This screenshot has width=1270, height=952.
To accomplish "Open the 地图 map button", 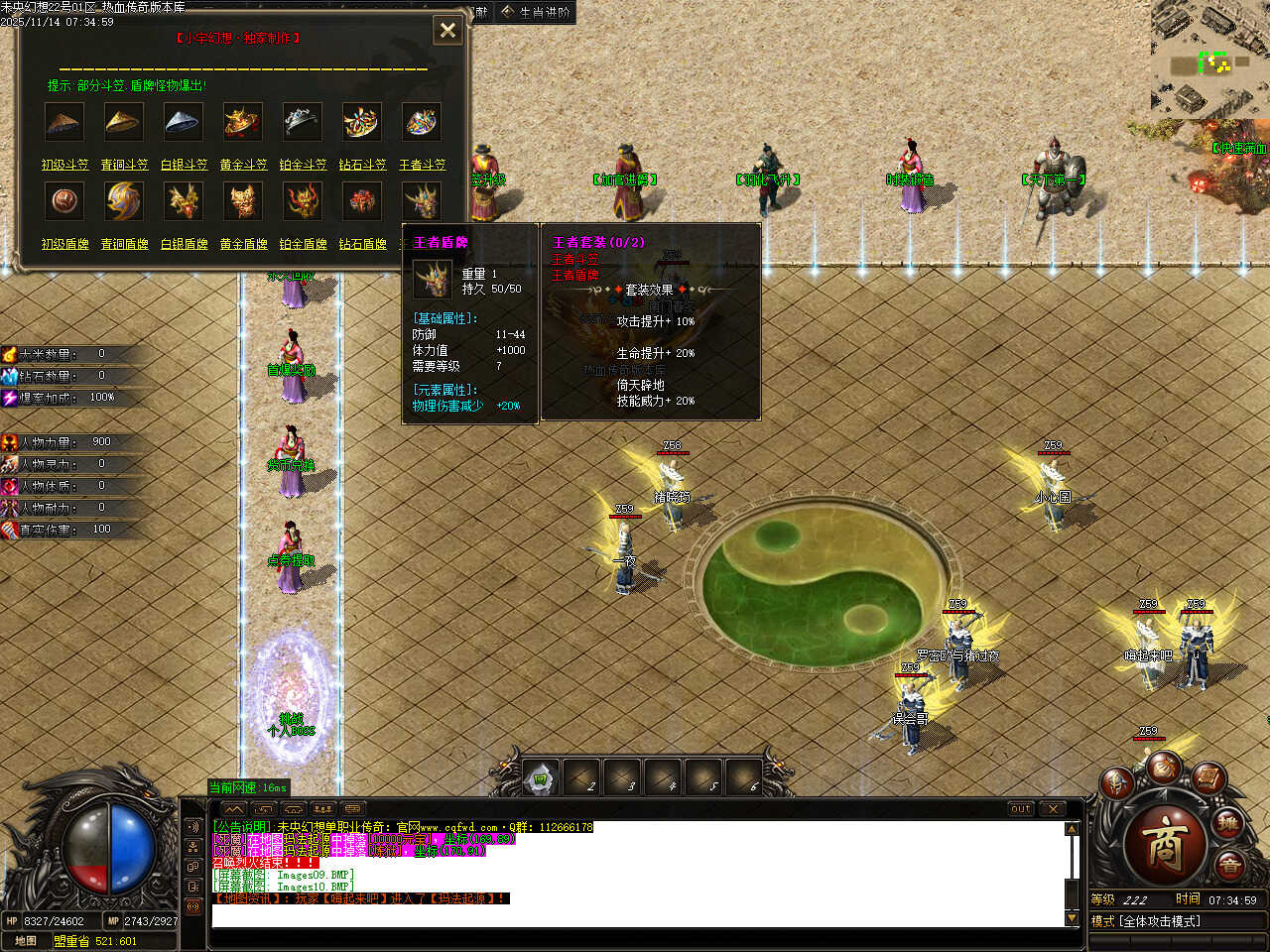I will point(26,941).
